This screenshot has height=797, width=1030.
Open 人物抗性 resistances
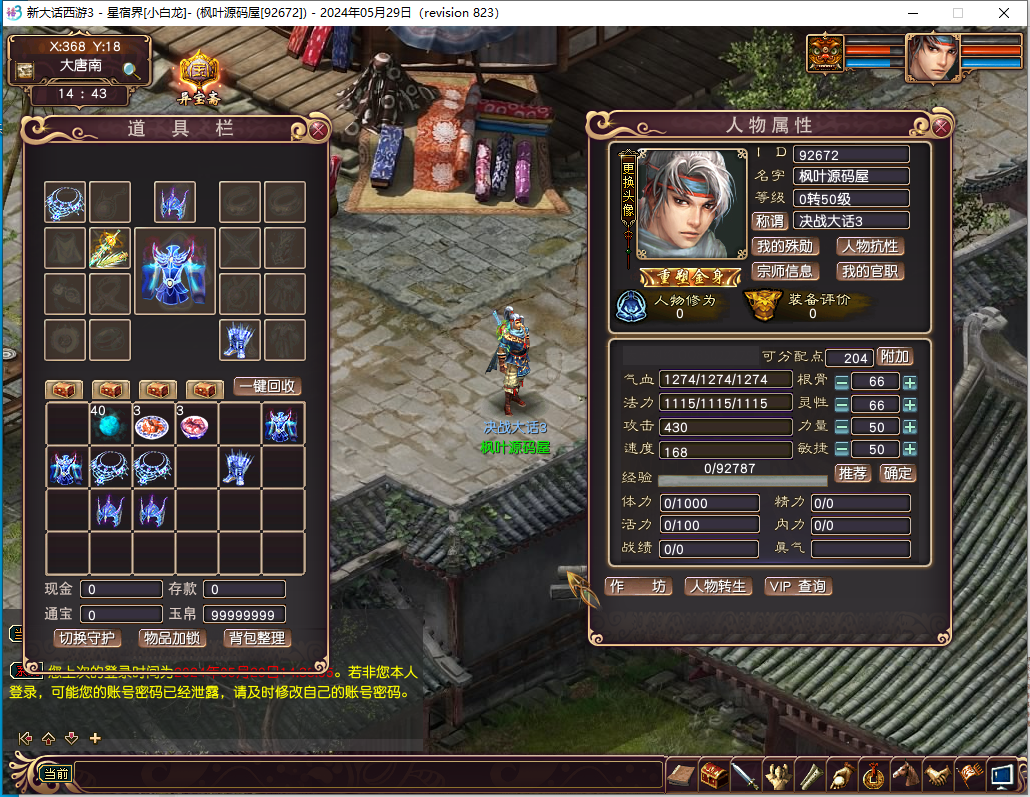[x=869, y=246]
